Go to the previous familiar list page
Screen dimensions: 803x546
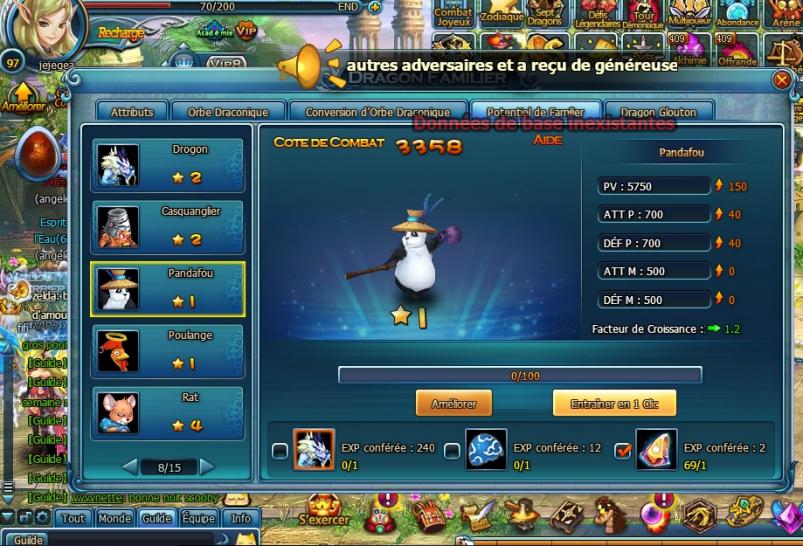click(129, 467)
